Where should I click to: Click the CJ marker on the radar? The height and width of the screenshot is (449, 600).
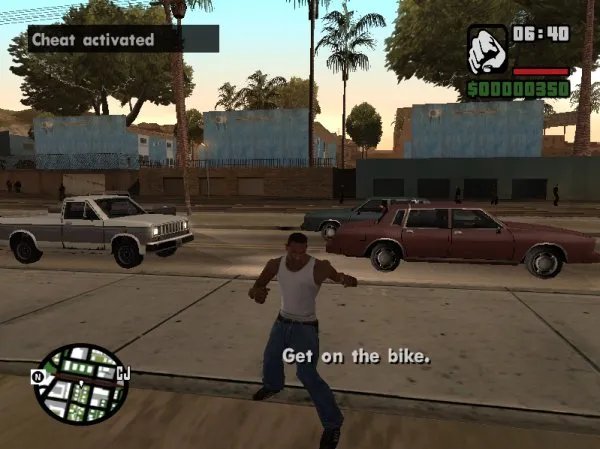coord(124,374)
